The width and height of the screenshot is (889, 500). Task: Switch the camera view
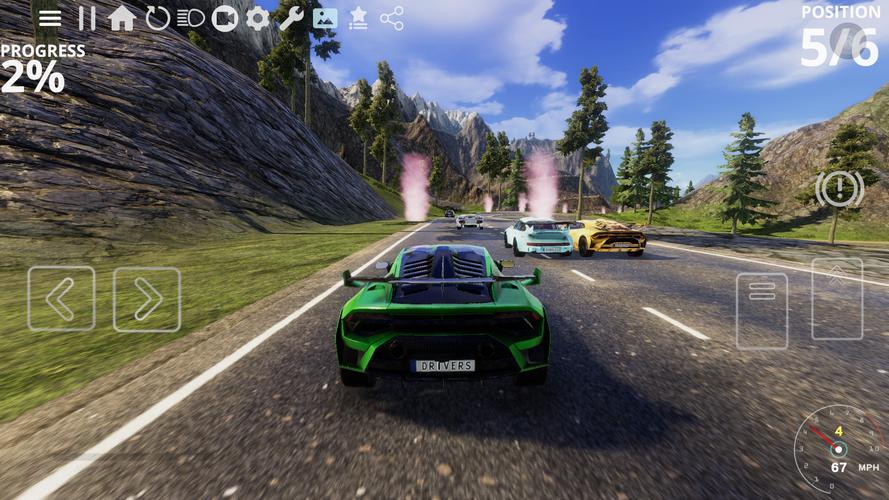click(225, 18)
